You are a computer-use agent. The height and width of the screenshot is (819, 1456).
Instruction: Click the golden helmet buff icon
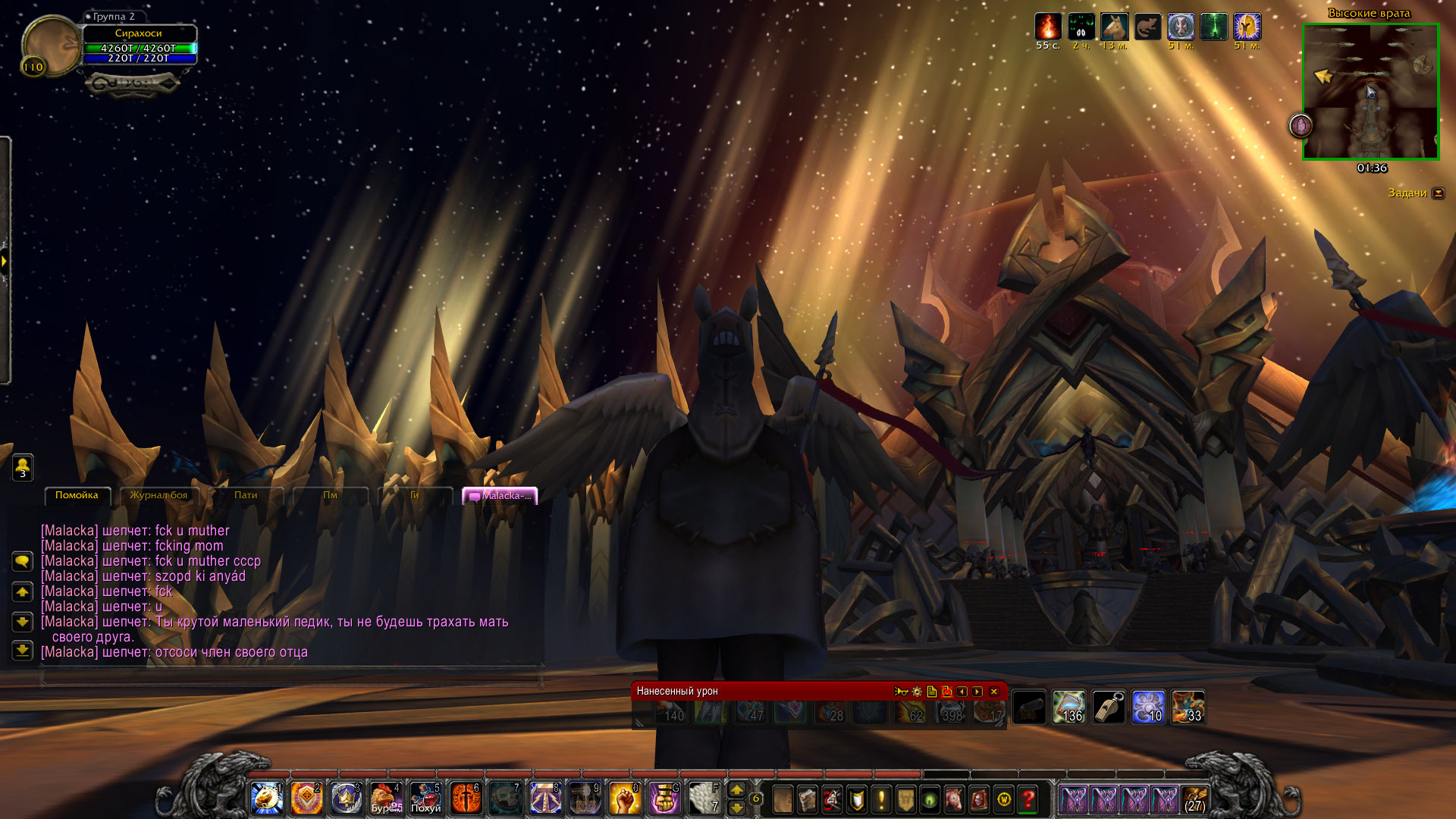point(1247,27)
